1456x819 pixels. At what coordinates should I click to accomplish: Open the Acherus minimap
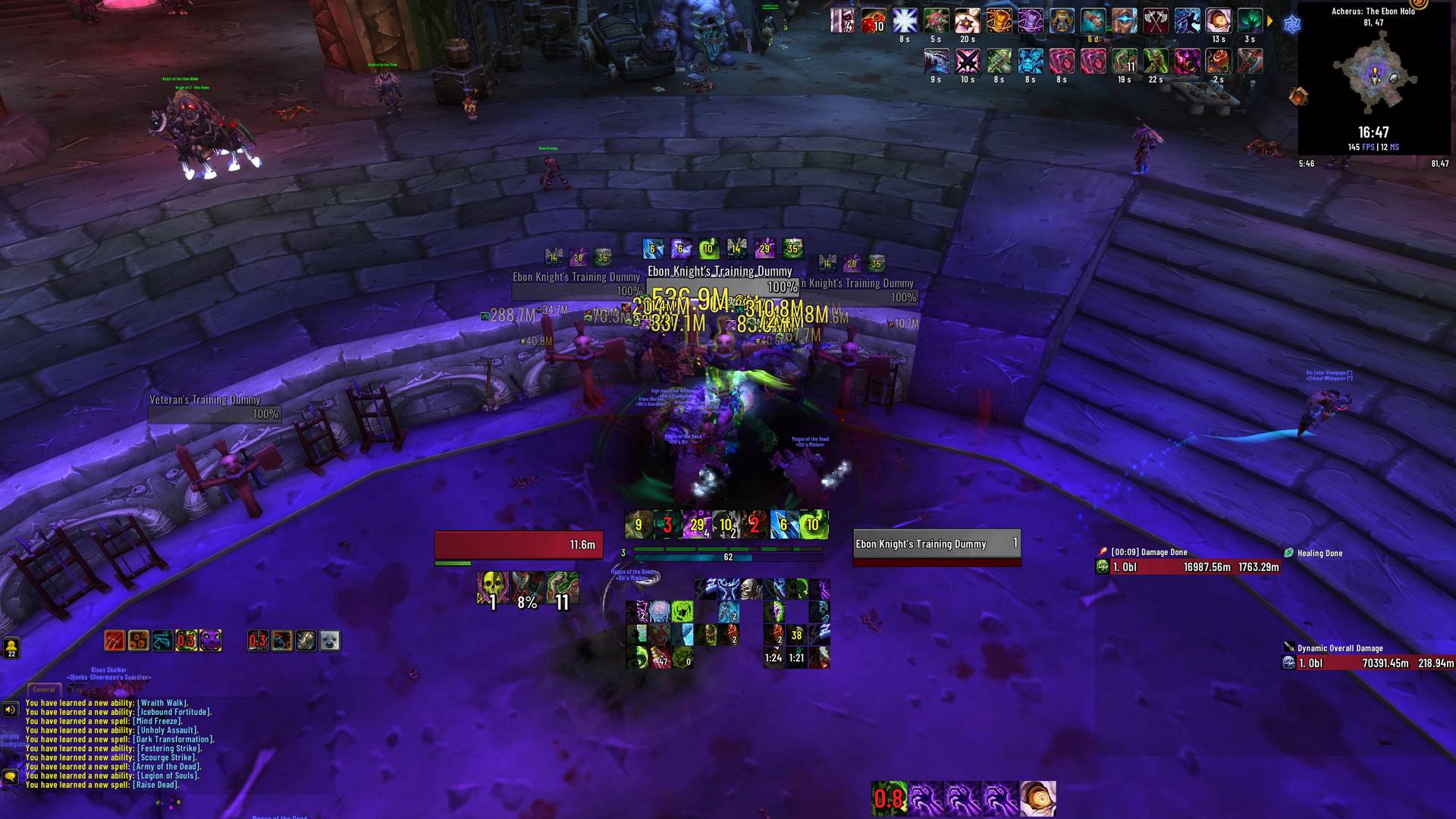[x=1374, y=76]
